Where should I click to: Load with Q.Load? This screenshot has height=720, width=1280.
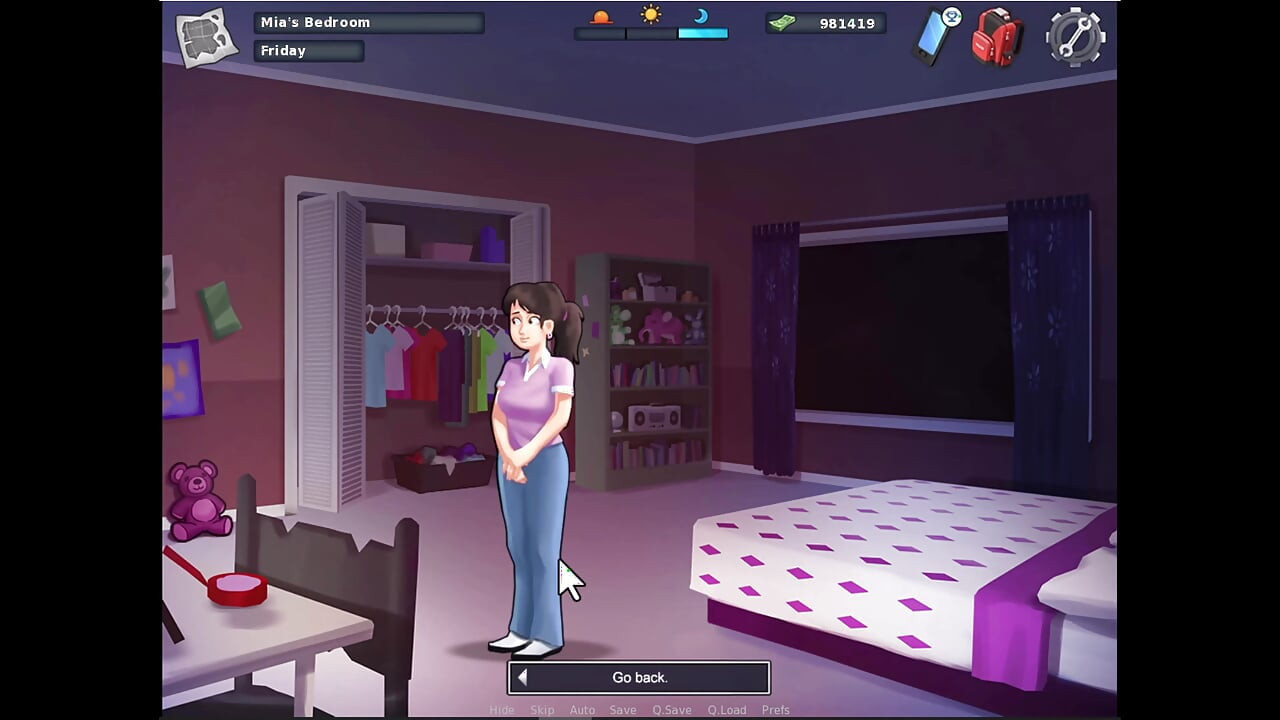[727, 709]
